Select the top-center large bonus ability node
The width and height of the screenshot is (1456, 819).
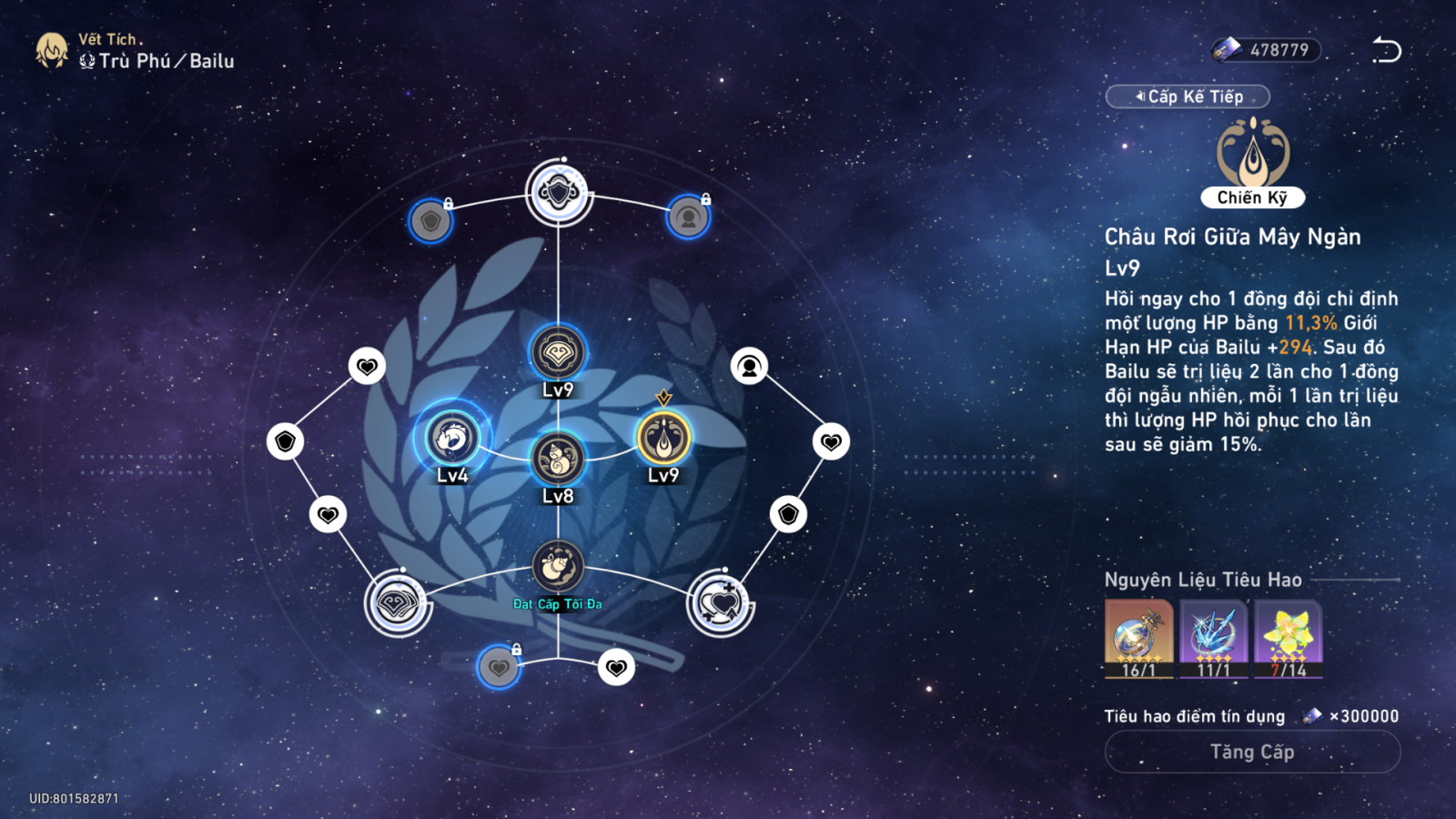coord(559,192)
